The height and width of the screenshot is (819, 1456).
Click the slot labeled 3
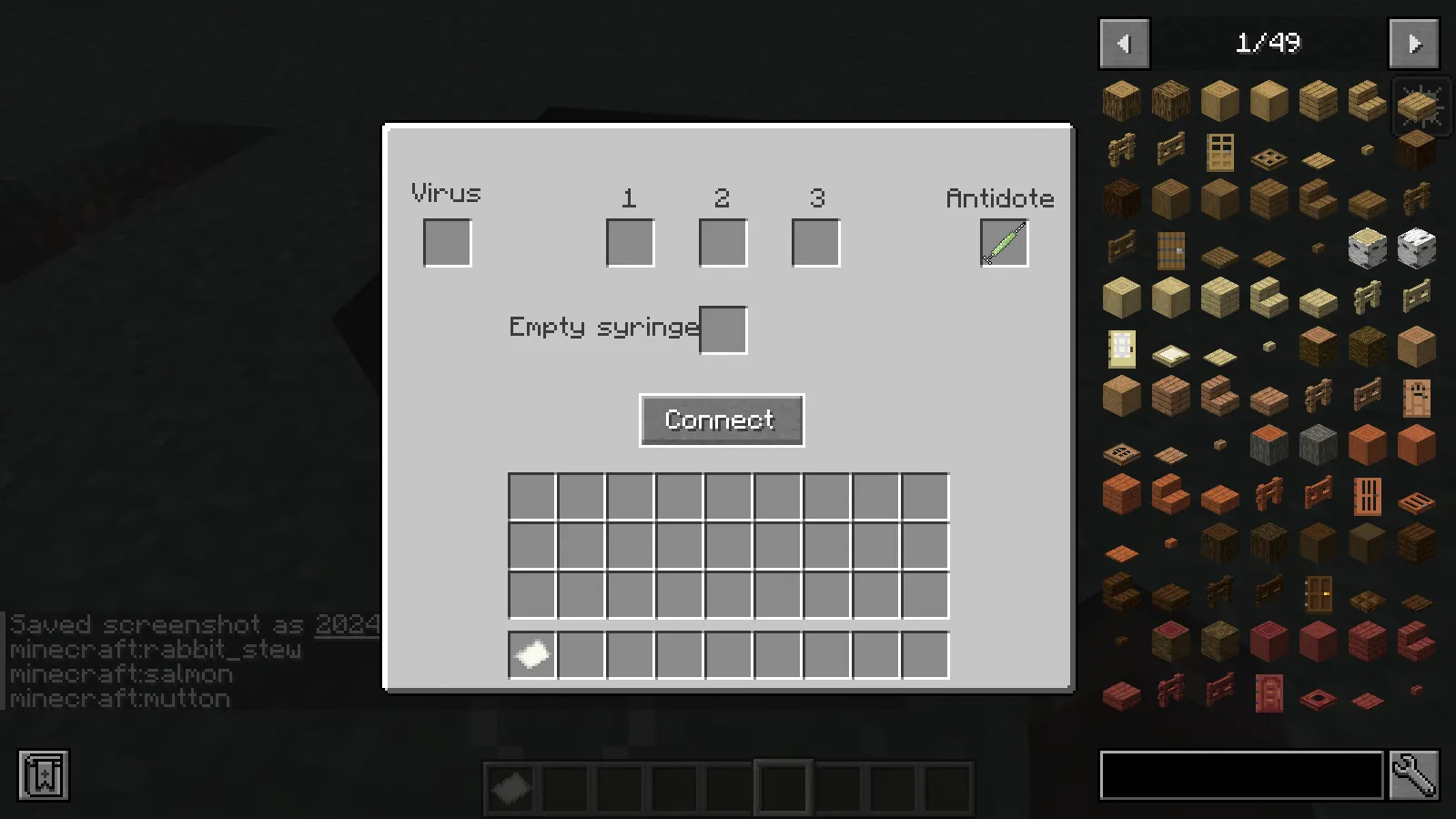[x=814, y=241]
